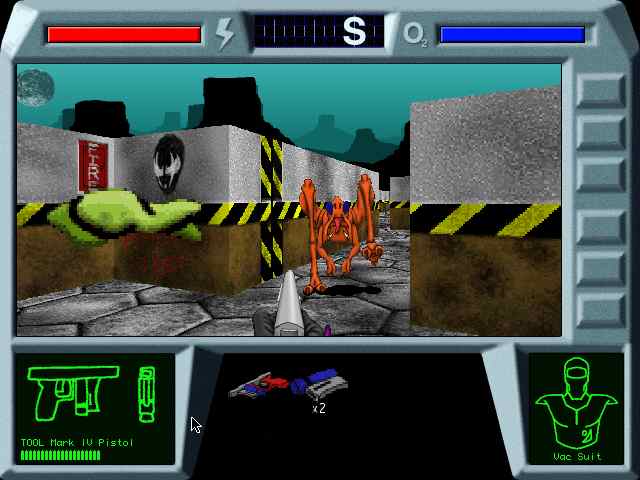Image resolution: width=640 pixels, height=480 pixels.
Task: Click the O2 oxygen icon
Action: (415, 34)
